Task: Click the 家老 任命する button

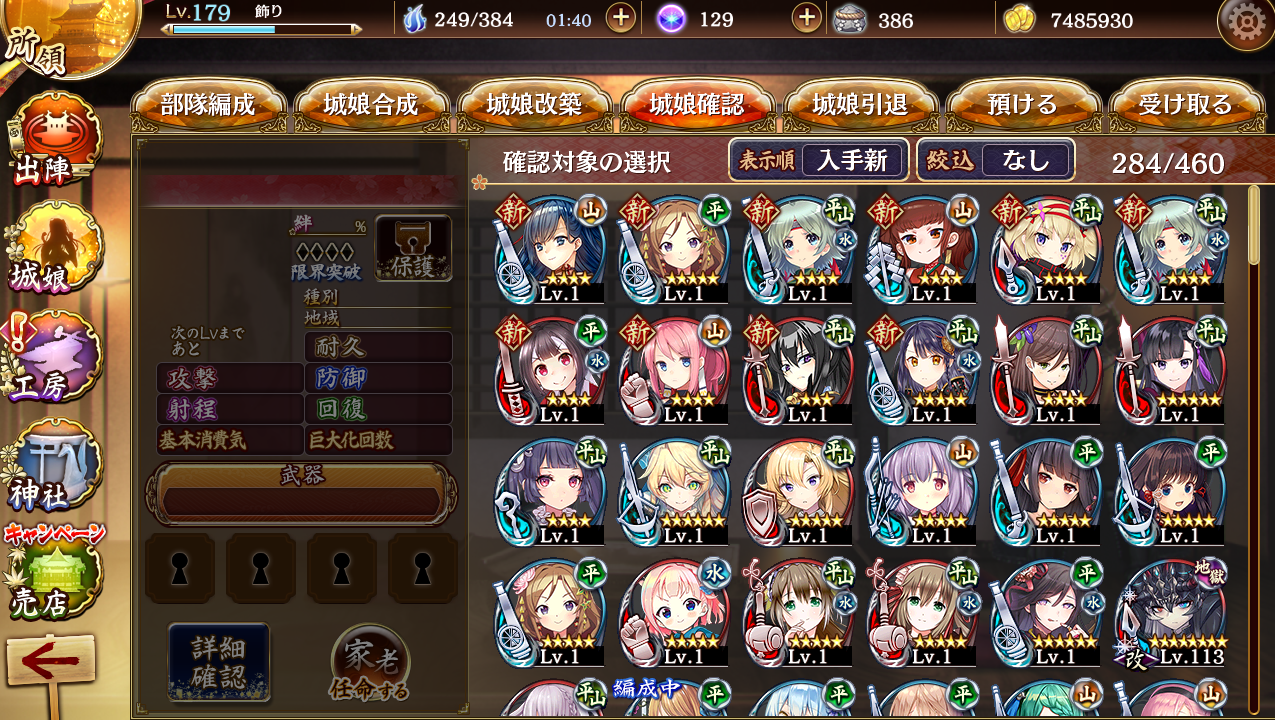Action: (370, 664)
